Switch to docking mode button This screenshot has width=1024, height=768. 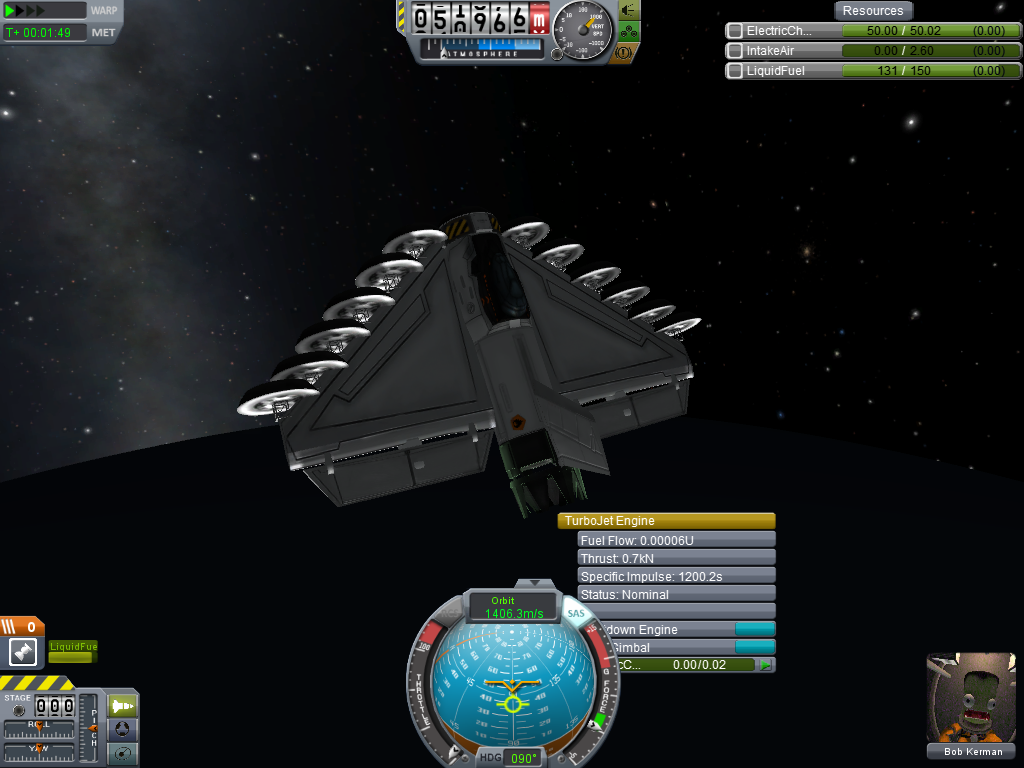(123, 730)
